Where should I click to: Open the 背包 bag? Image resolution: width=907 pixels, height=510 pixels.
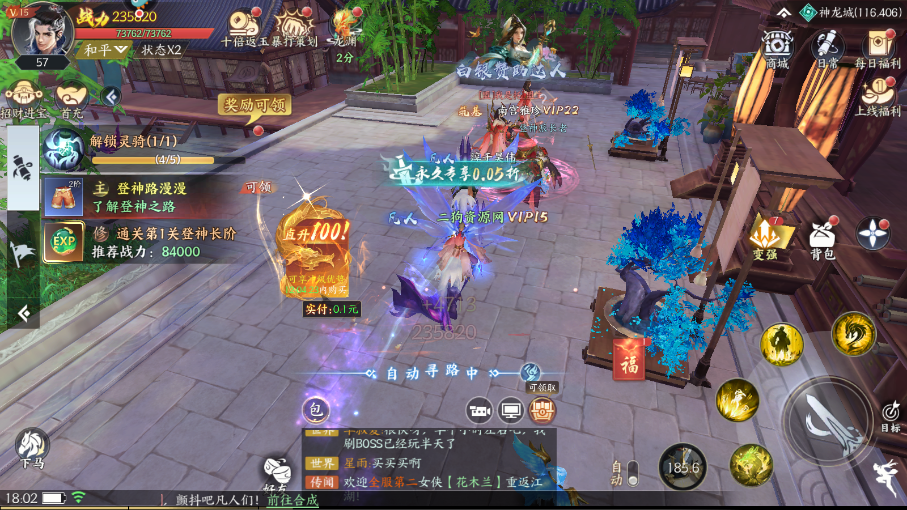822,237
